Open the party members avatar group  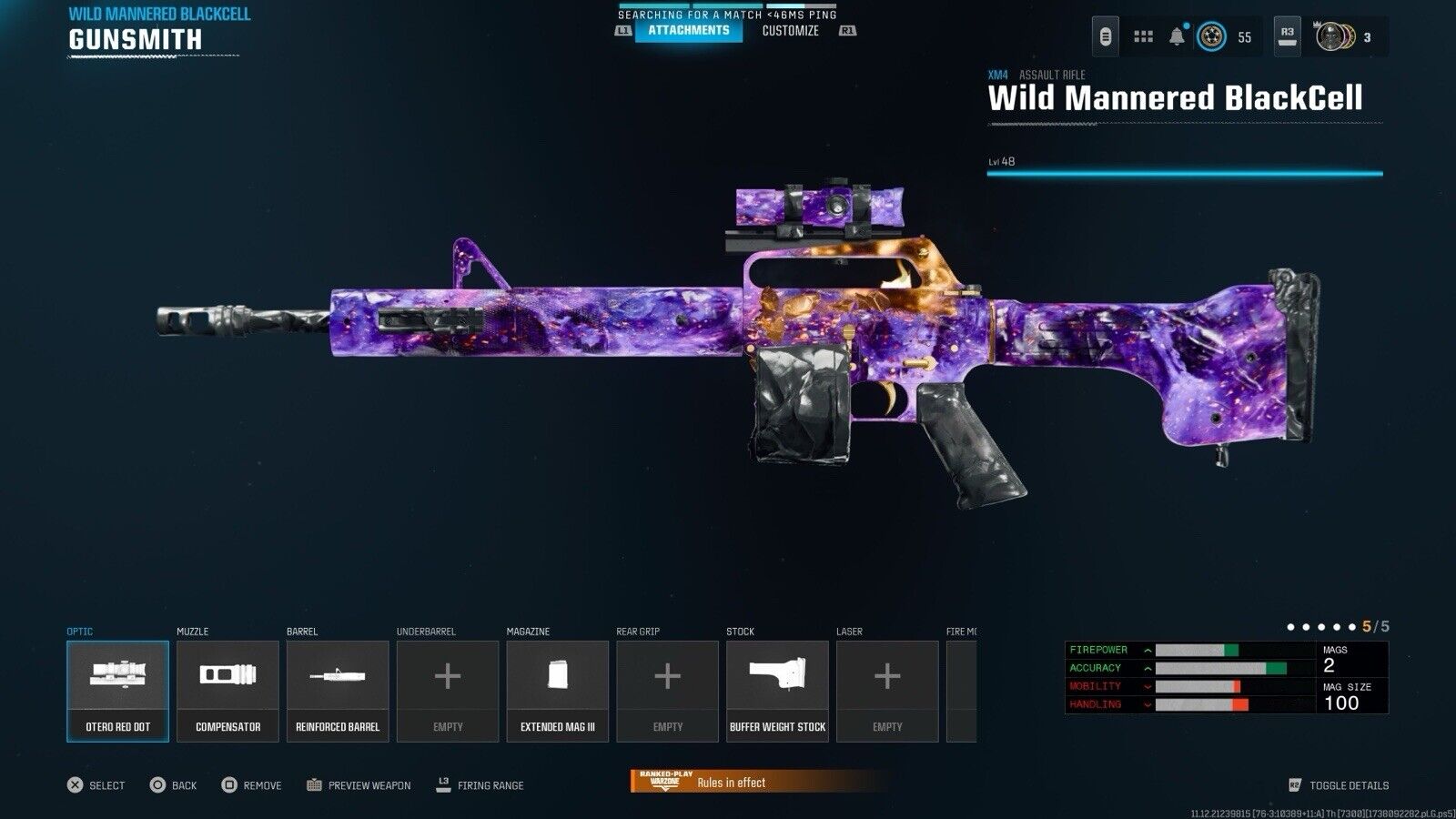pos(1335,37)
